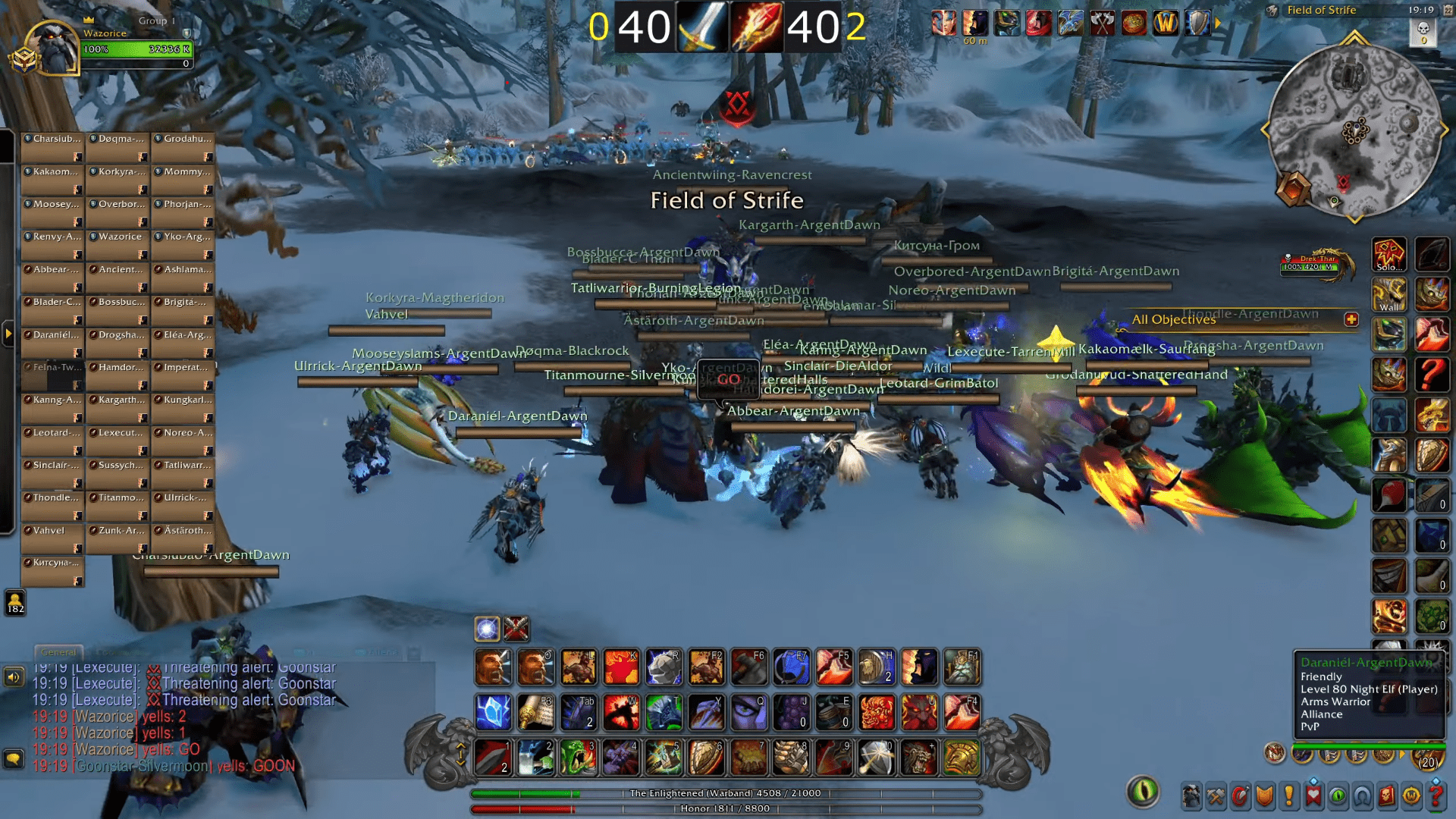Collapse the All Objectives tracker
This screenshot has height=819, width=1456.
[1351, 320]
